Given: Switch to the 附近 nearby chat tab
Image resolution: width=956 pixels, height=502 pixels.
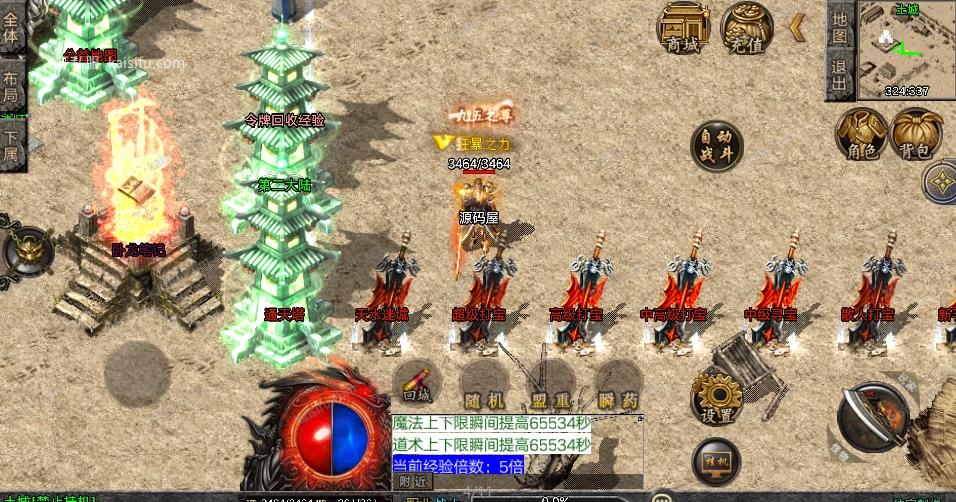Looking at the screenshot, I should (412, 481).
